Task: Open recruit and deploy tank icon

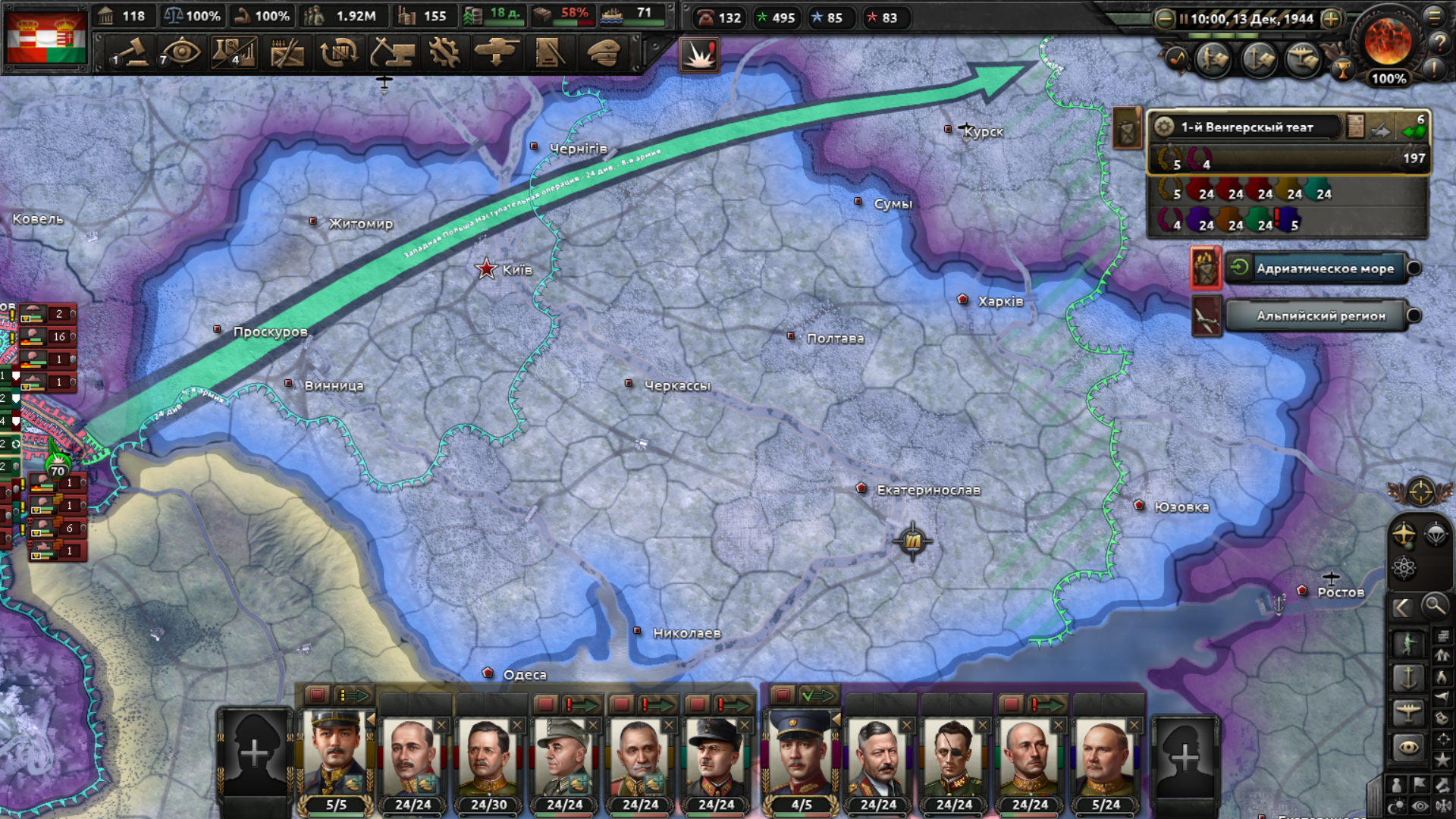Action: 497,53
